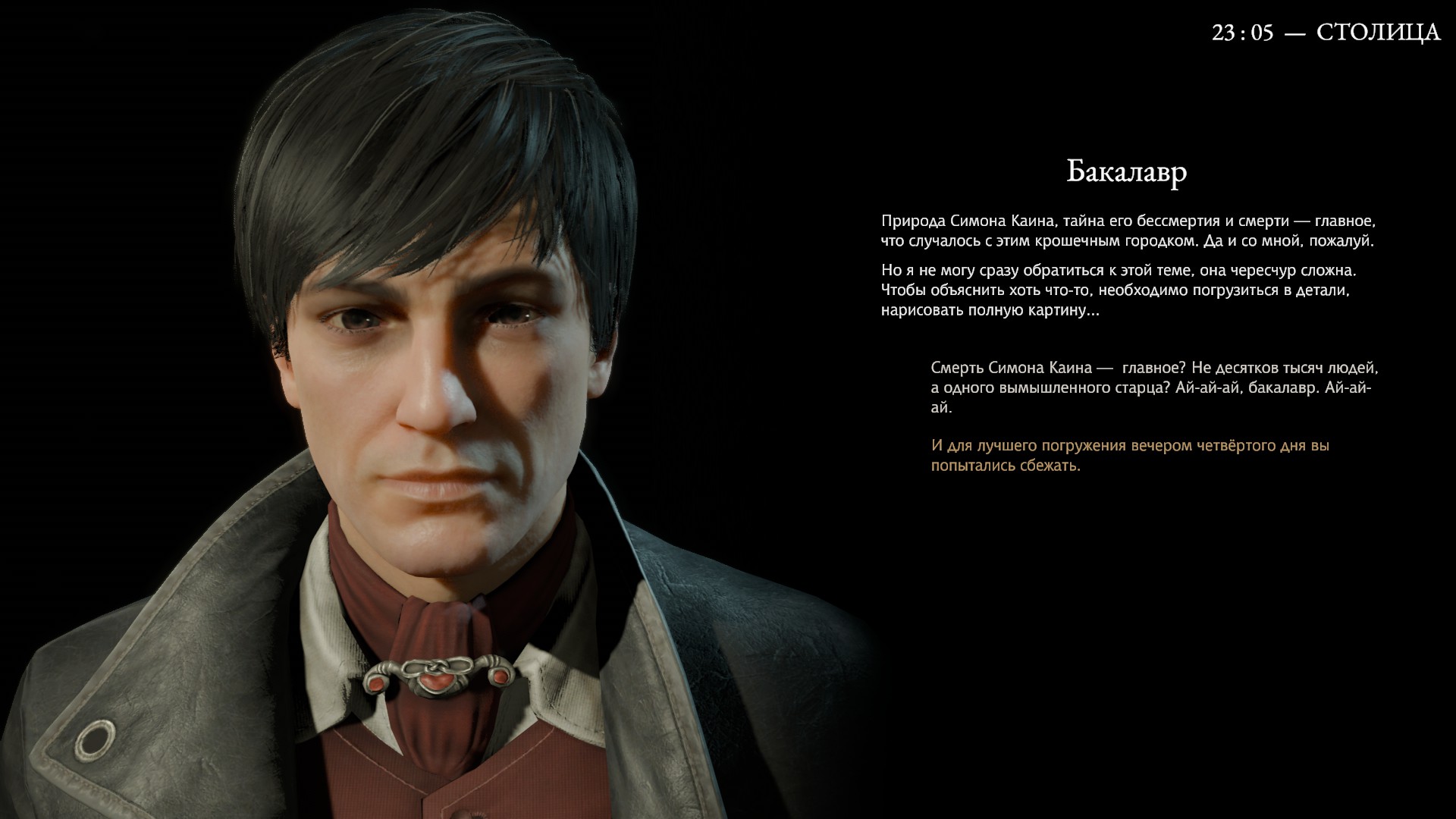
Task: Select the reply "И для лучшего погружения"
Action: [1130, 455]
